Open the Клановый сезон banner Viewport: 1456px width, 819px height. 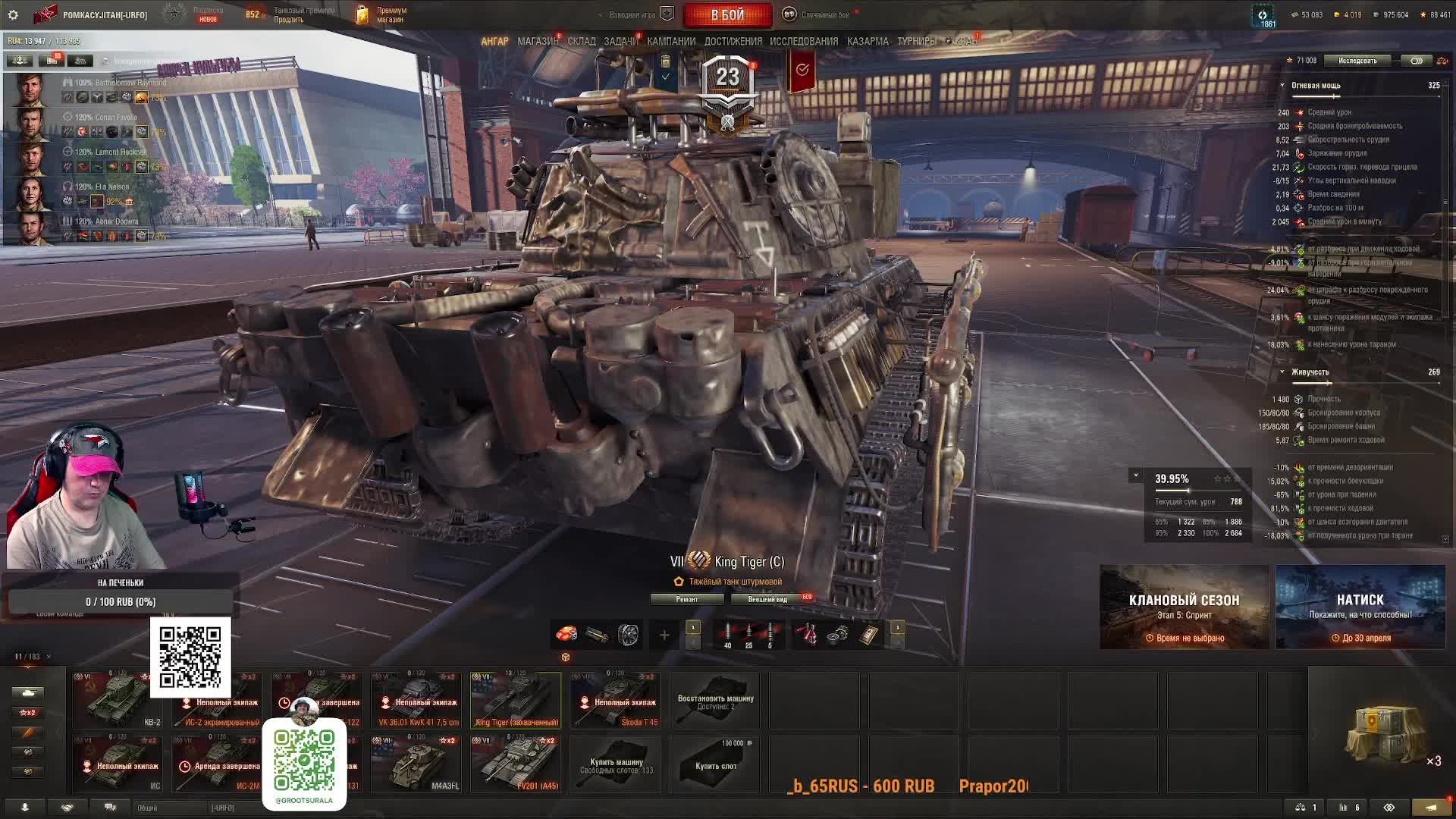coord(1184,607)
